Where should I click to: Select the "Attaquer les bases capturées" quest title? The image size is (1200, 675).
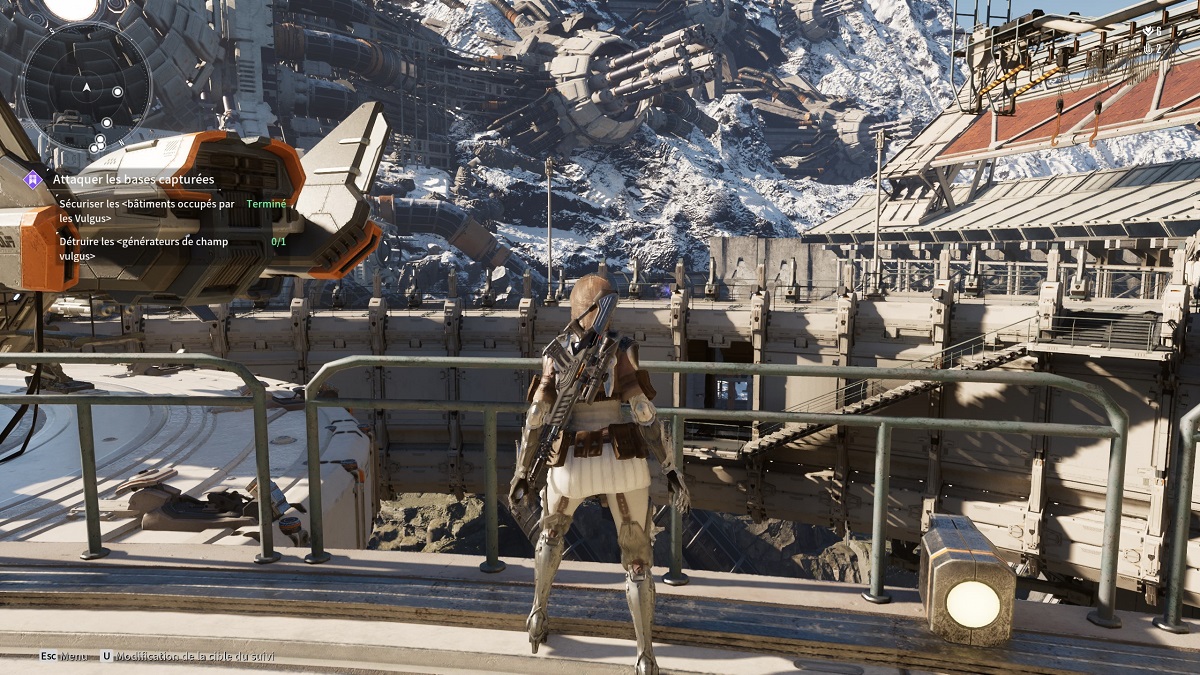(133, 179)
